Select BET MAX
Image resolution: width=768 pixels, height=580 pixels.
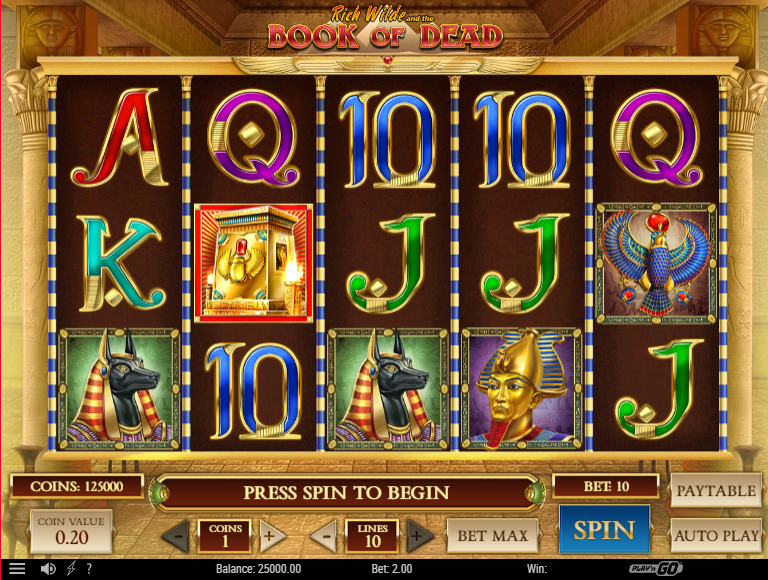pos(492,535)
